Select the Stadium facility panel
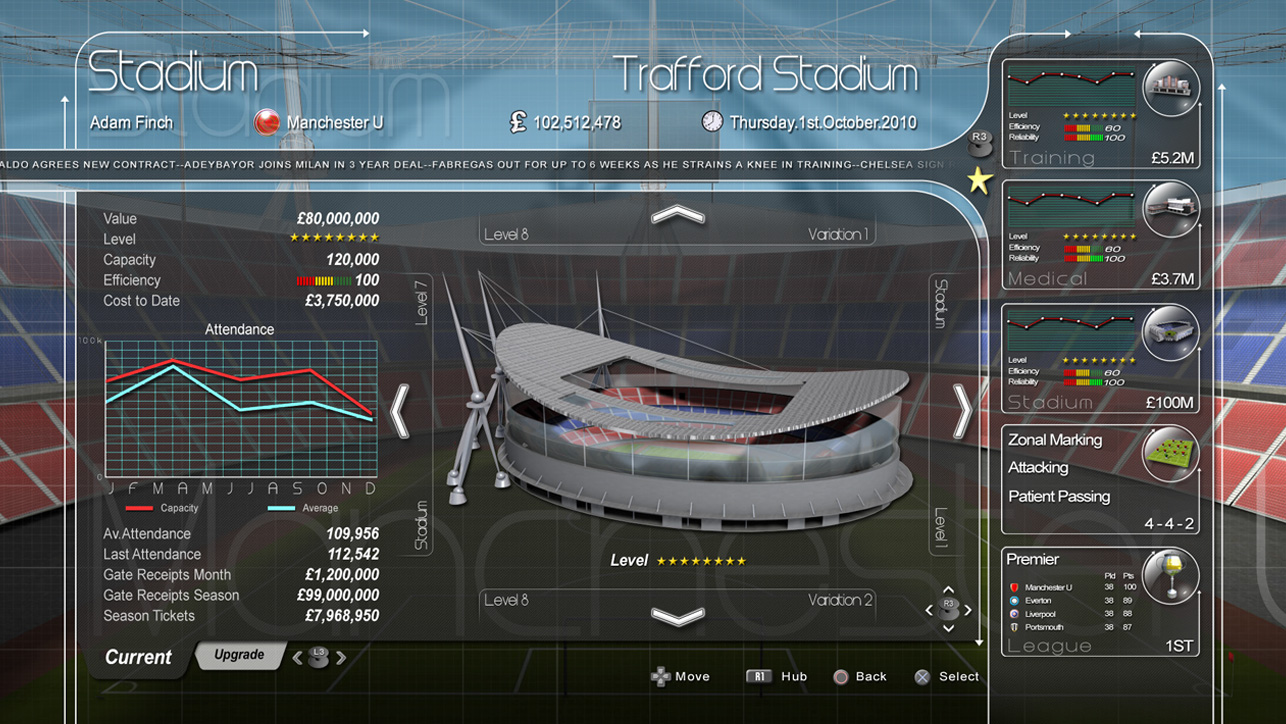The image size is (1286, 724). coord(1100,358)
